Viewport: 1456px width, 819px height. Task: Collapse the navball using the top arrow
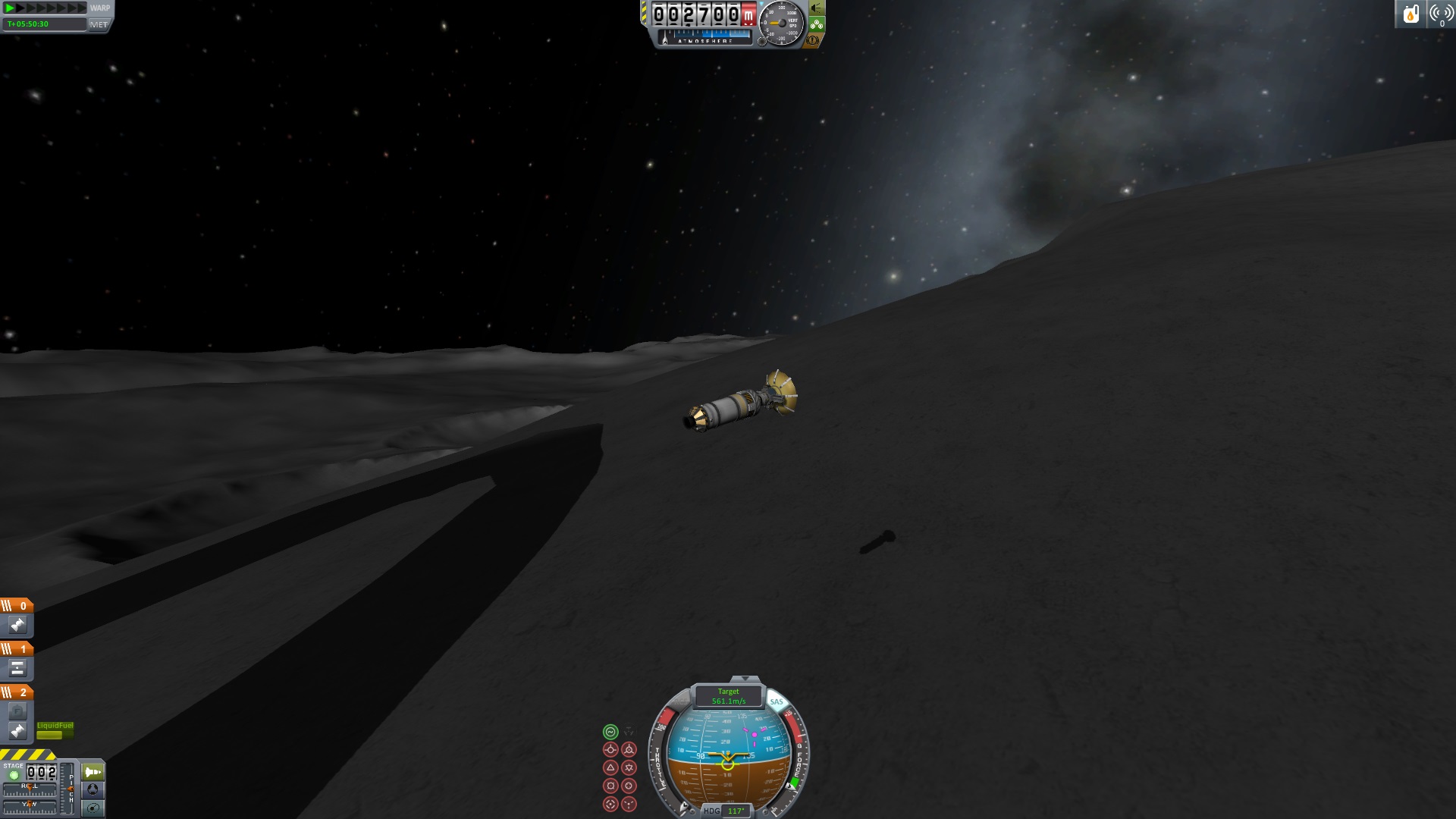coord(744,679)
